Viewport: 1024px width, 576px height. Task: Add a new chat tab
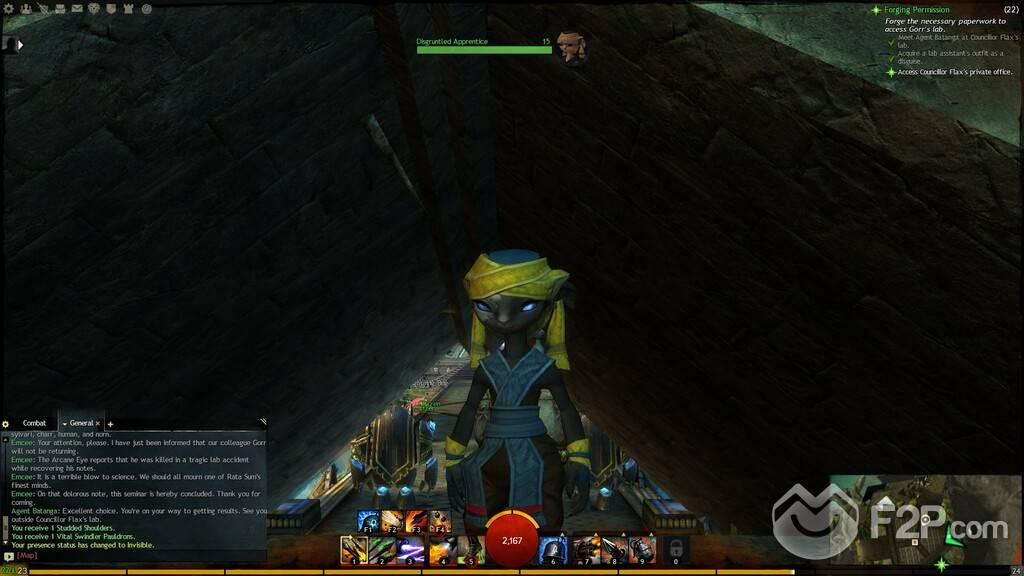point(110,424)
